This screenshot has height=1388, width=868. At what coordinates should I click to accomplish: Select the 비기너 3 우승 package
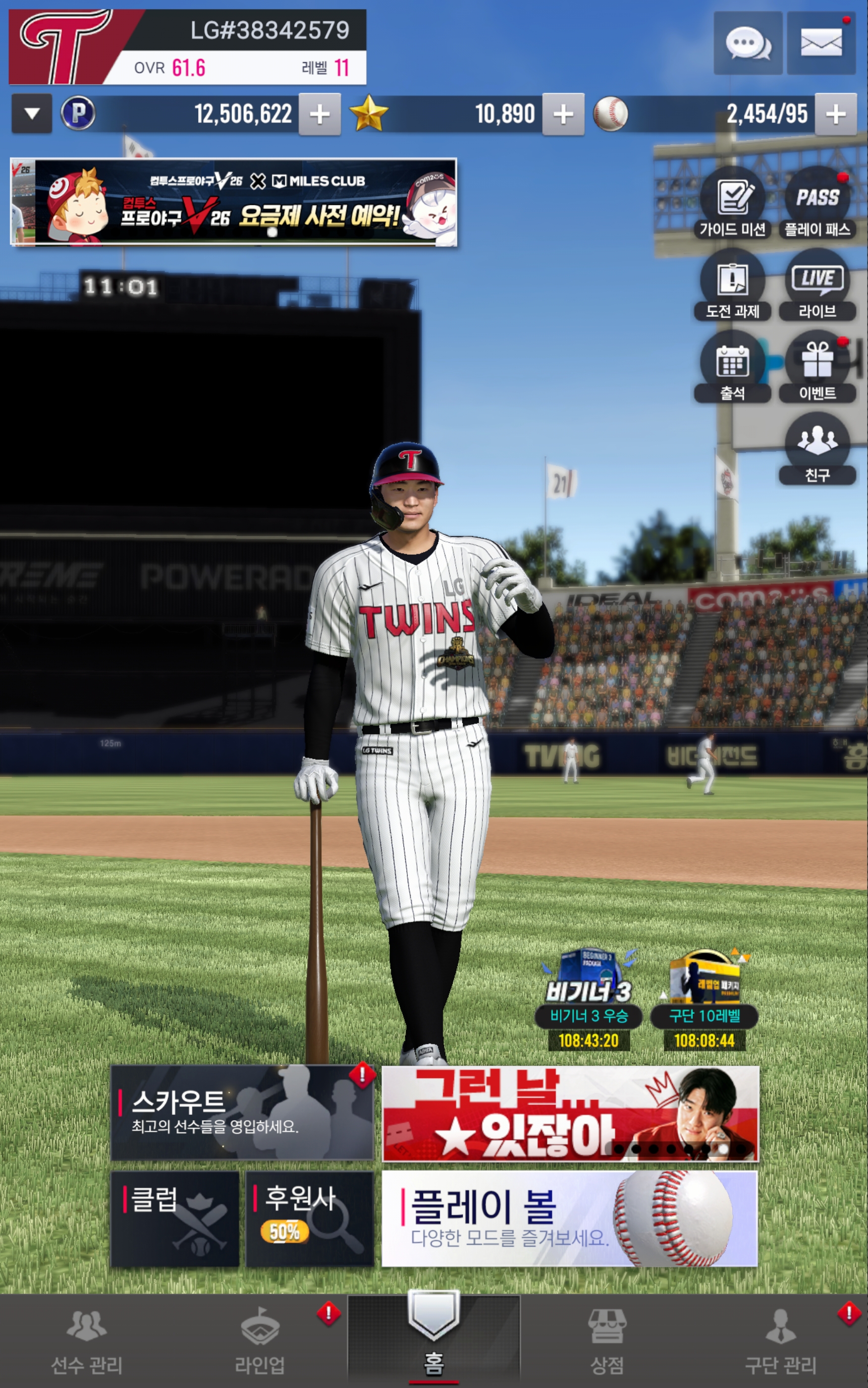589,1000
